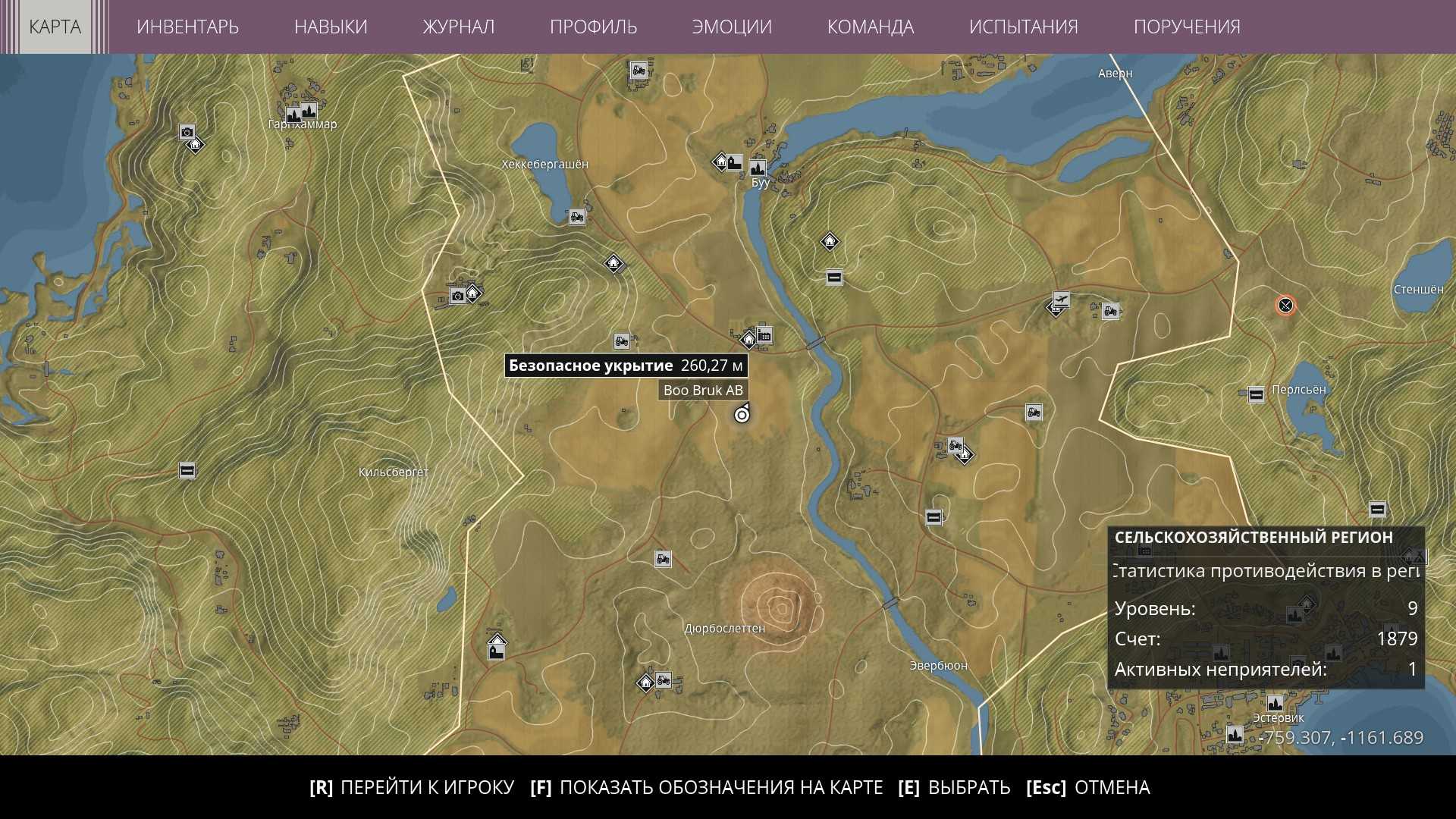This screenshot has width=1456, height=819.
Task: Switch to the Эмоции tab
Action: click(x=732, y=27)
